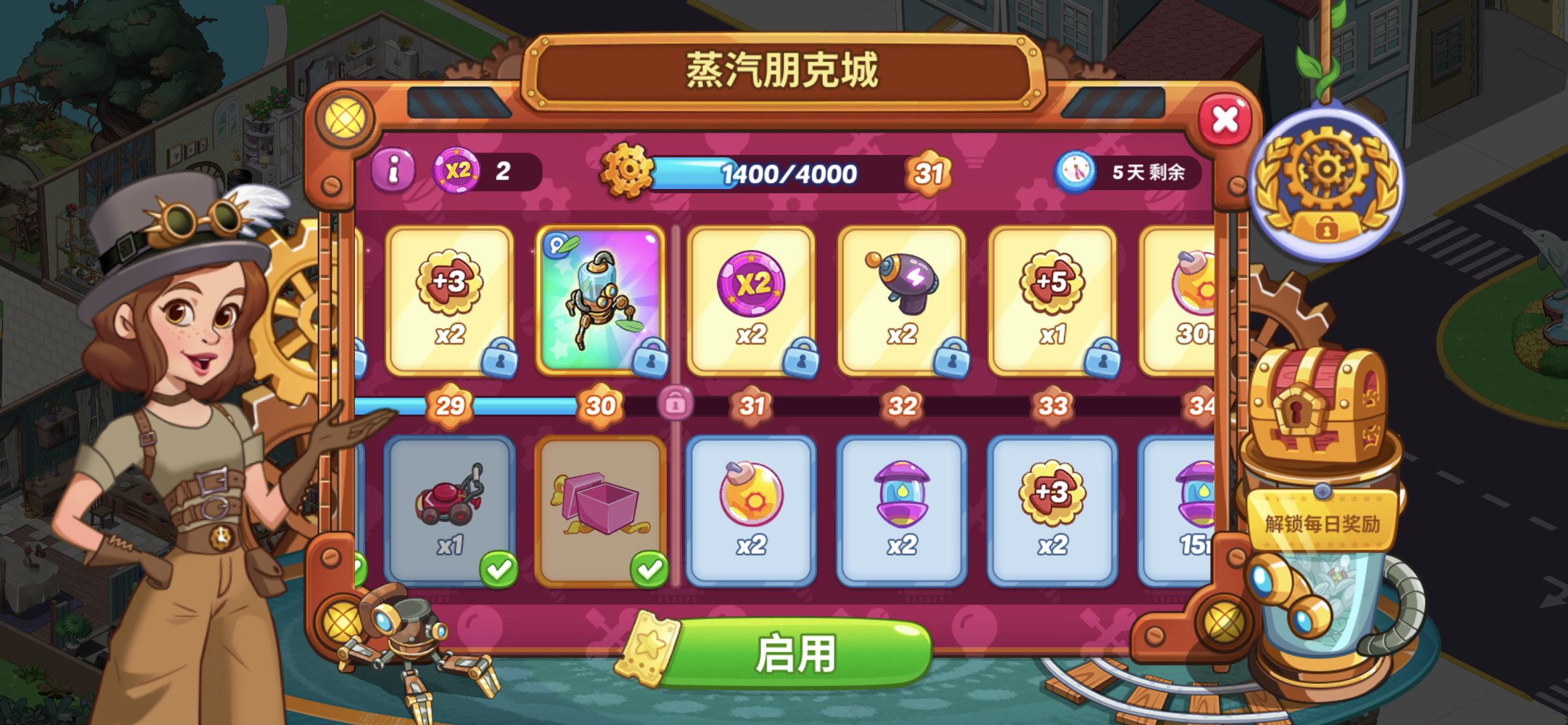Open the level 31 milestone badge

751,406
